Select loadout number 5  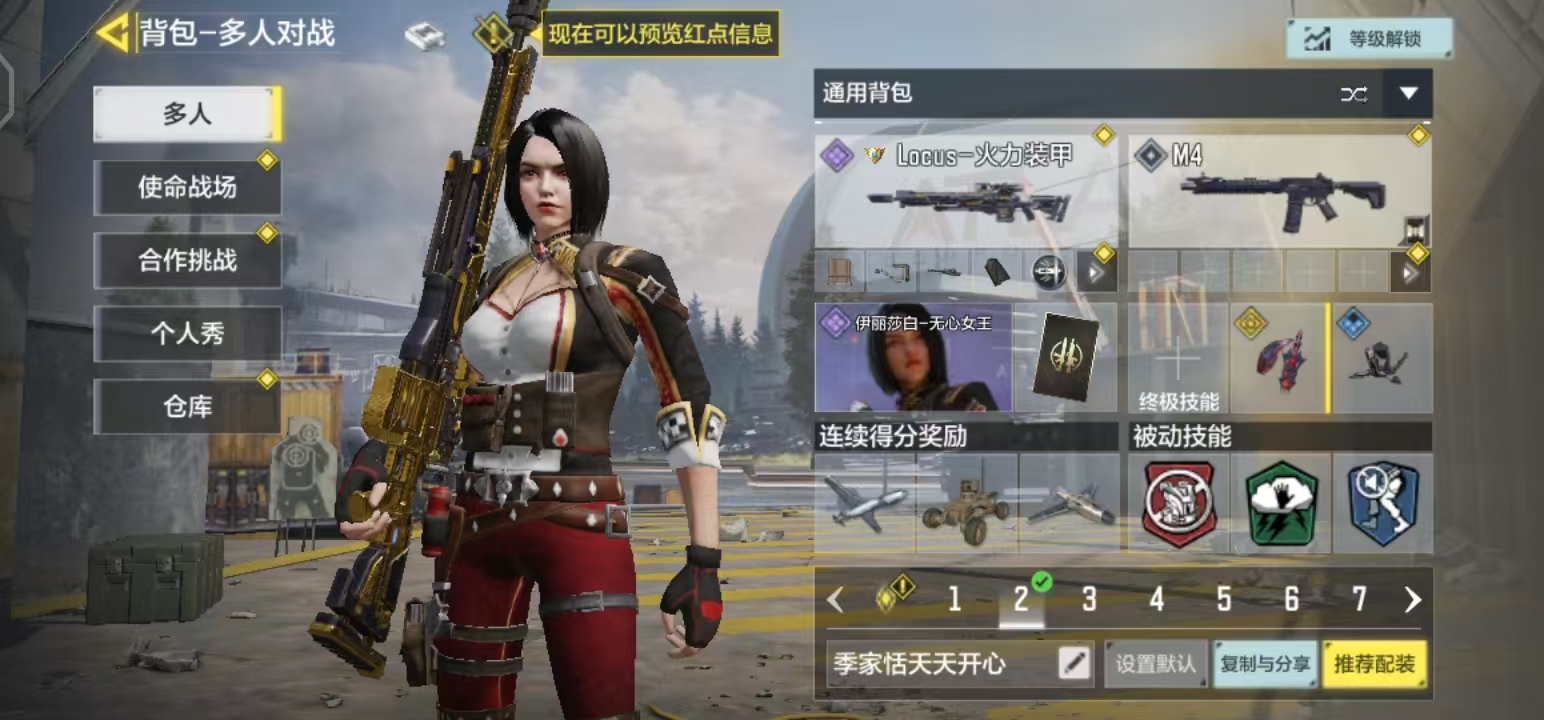pyautogui.click(x=1224, y=599)
